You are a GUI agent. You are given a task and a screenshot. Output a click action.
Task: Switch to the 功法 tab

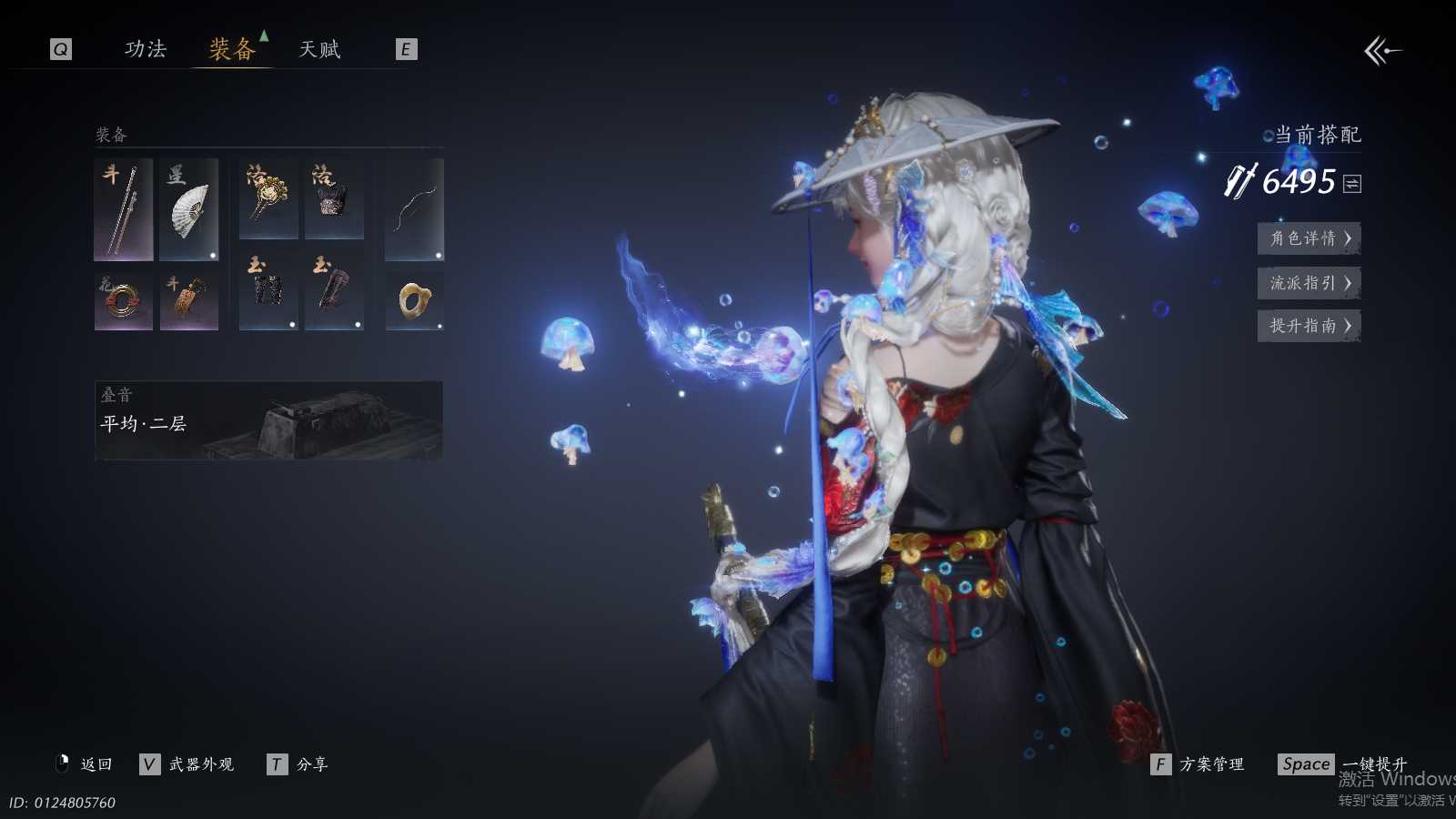click(x=146, y=49)
